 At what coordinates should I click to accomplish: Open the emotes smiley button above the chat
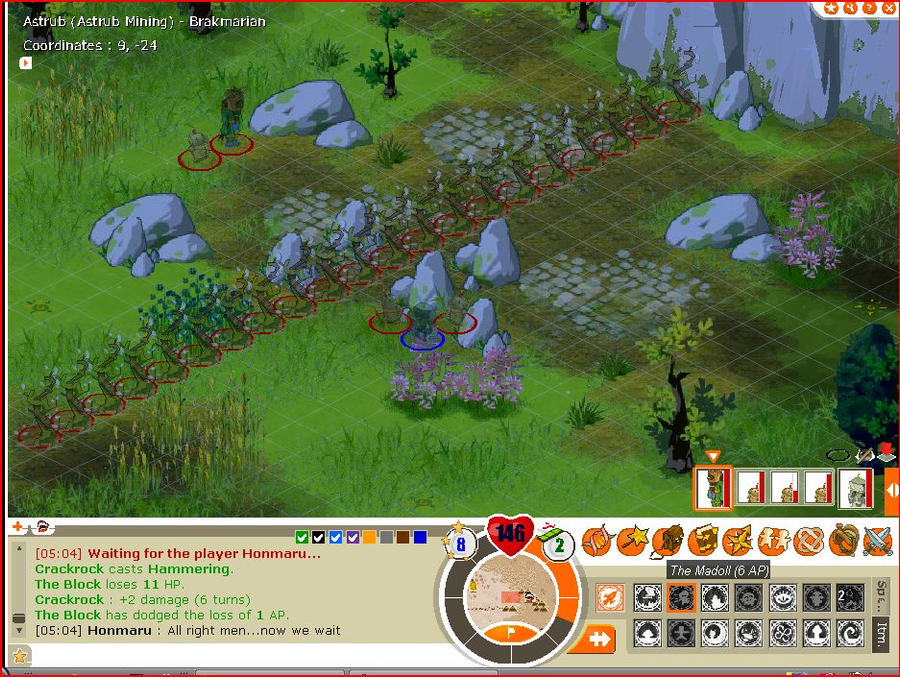pyautogui.click(x=44, y=526)
